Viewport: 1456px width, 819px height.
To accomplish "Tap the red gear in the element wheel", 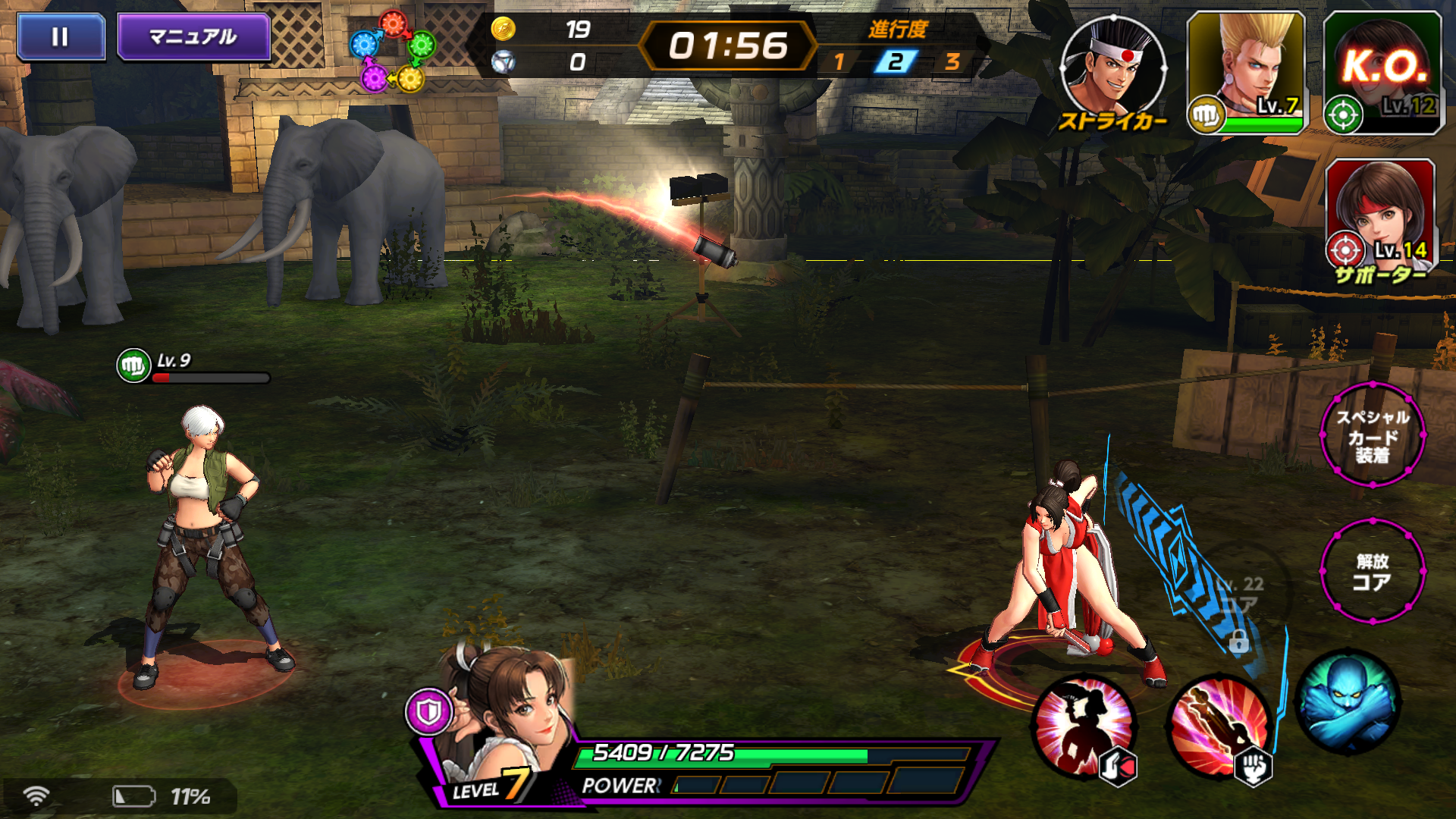I will tap(393, 24).
